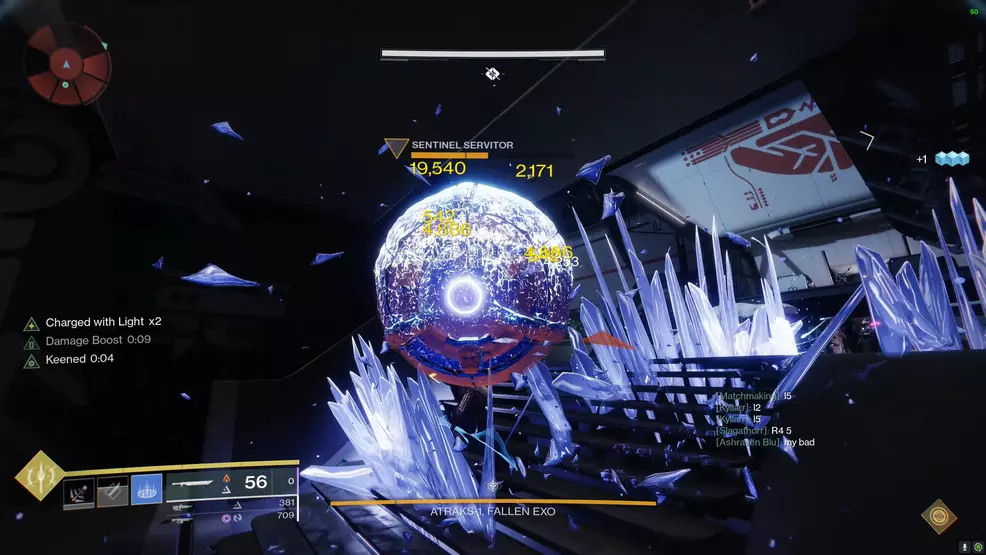Click the blue ammo brick pickup notification
The image size is (986, 555).
[x=951, y=158]
